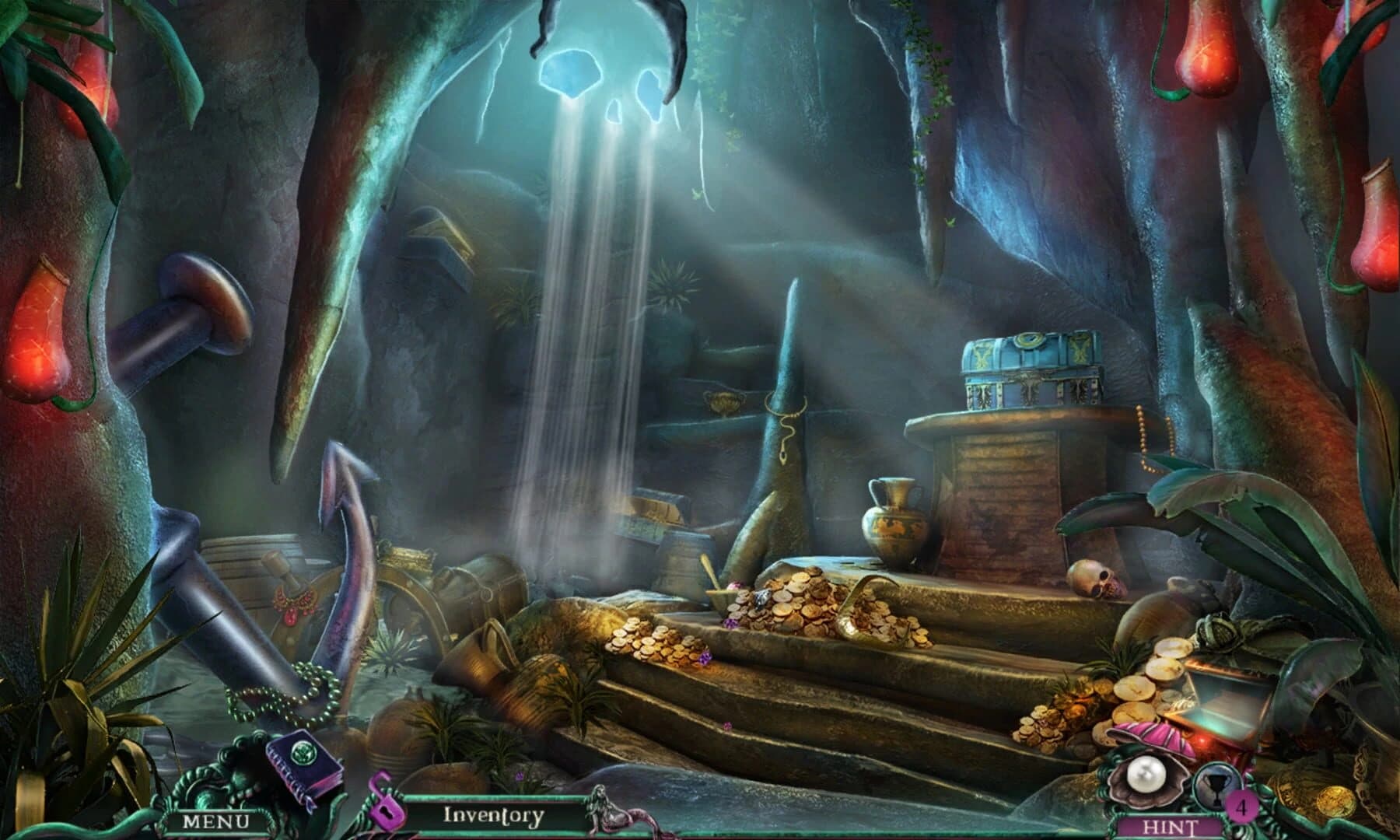The width and height of the screenshot is (1400, 840).
Task: Open the game MENU
Action: point(218,821)
